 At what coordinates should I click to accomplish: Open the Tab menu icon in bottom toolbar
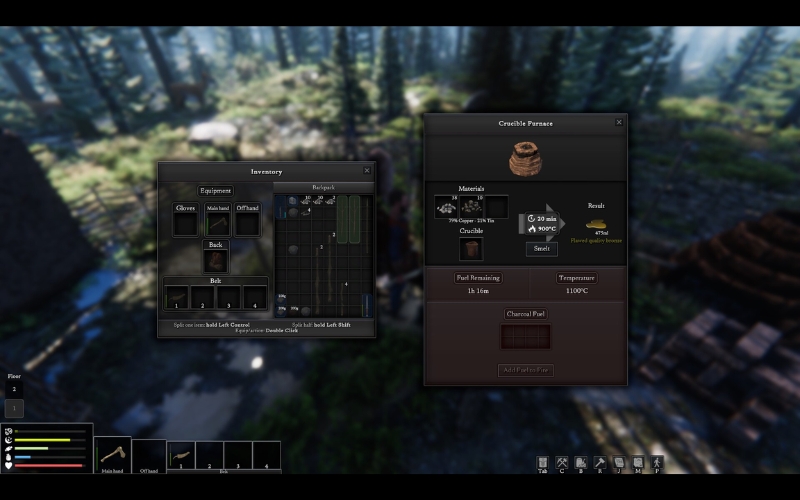coord(543,462)
